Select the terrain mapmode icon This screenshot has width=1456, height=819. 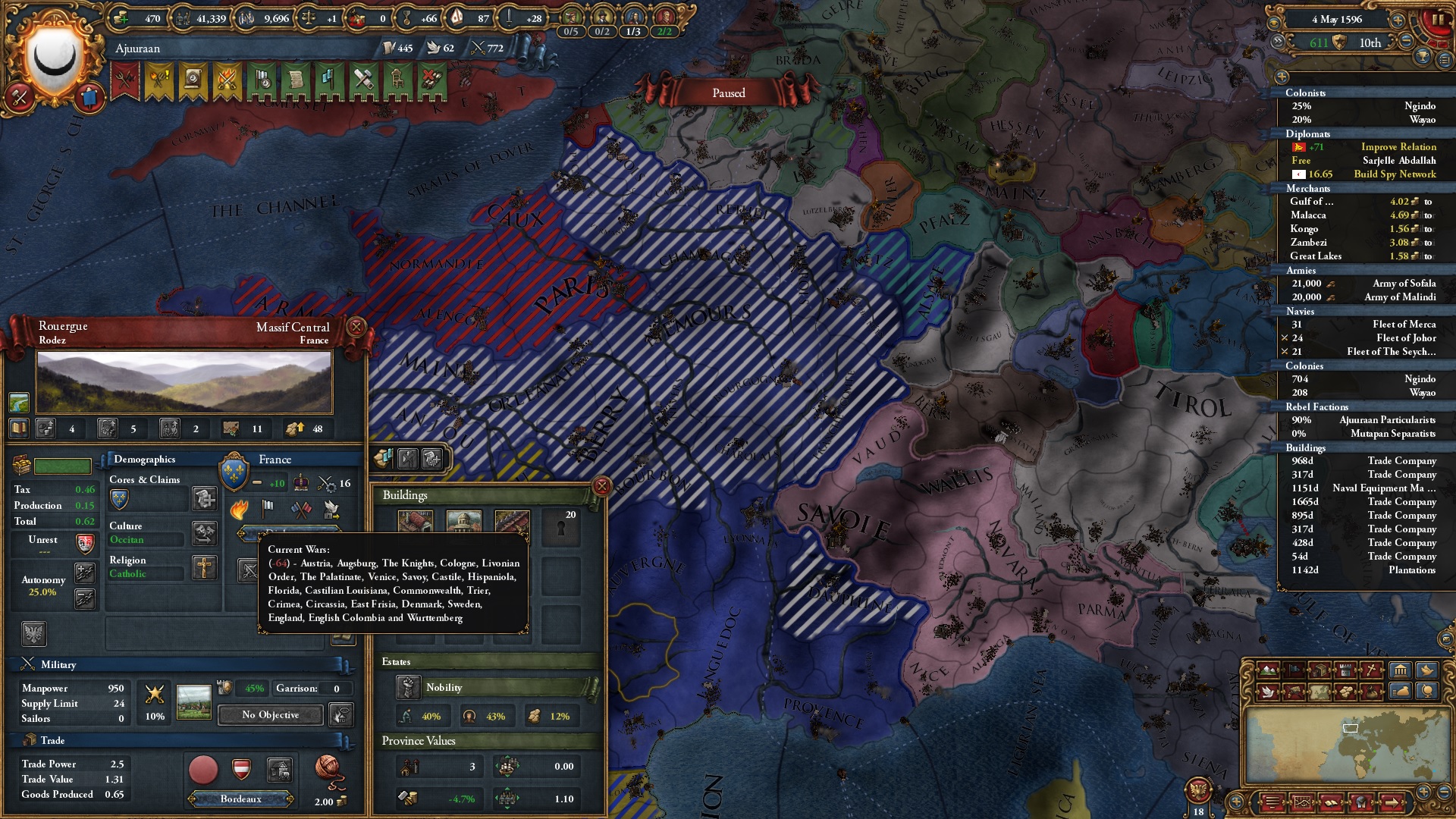1268,670
